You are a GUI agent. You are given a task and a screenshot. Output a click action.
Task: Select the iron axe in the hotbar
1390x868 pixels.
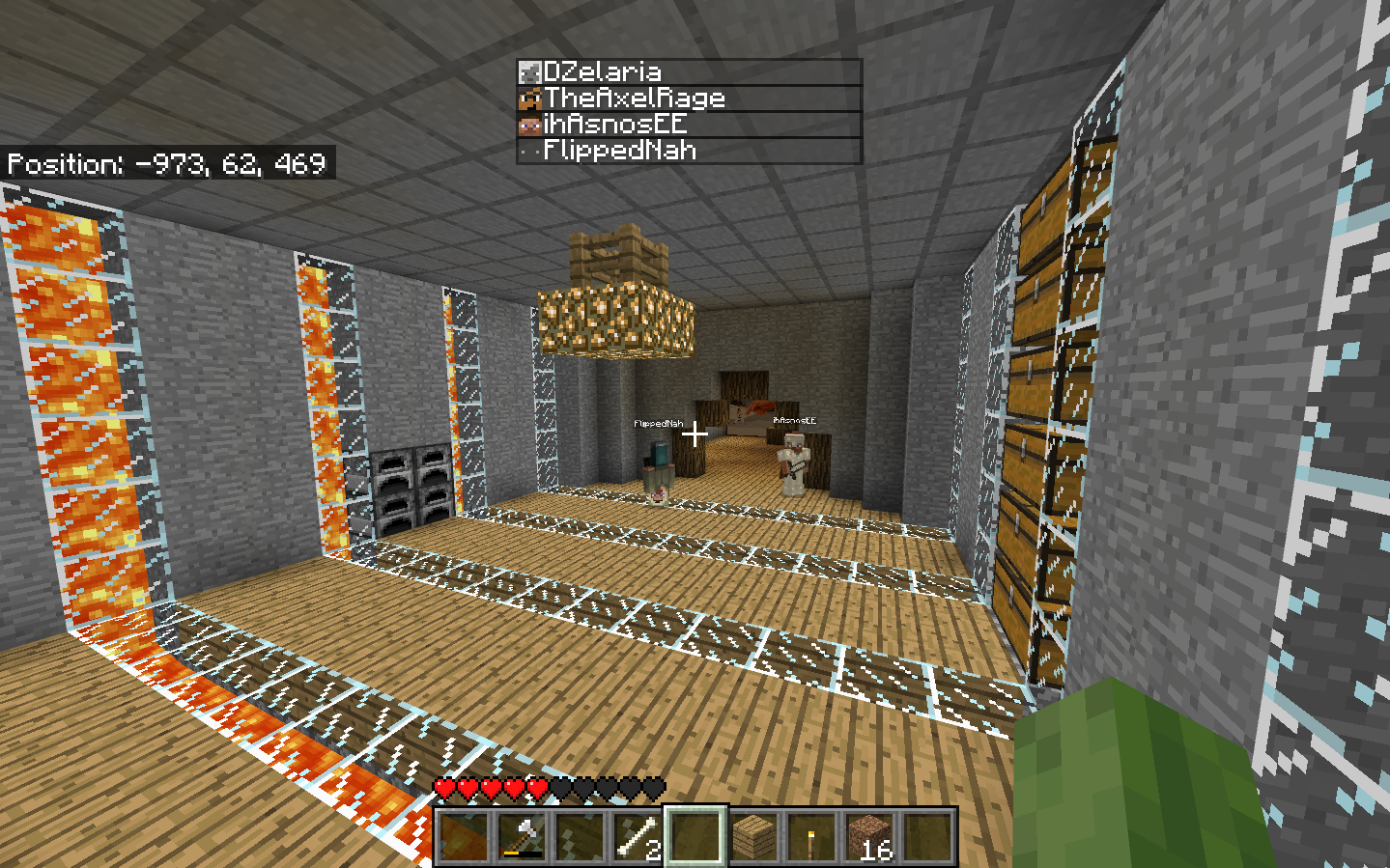[523, 838]
